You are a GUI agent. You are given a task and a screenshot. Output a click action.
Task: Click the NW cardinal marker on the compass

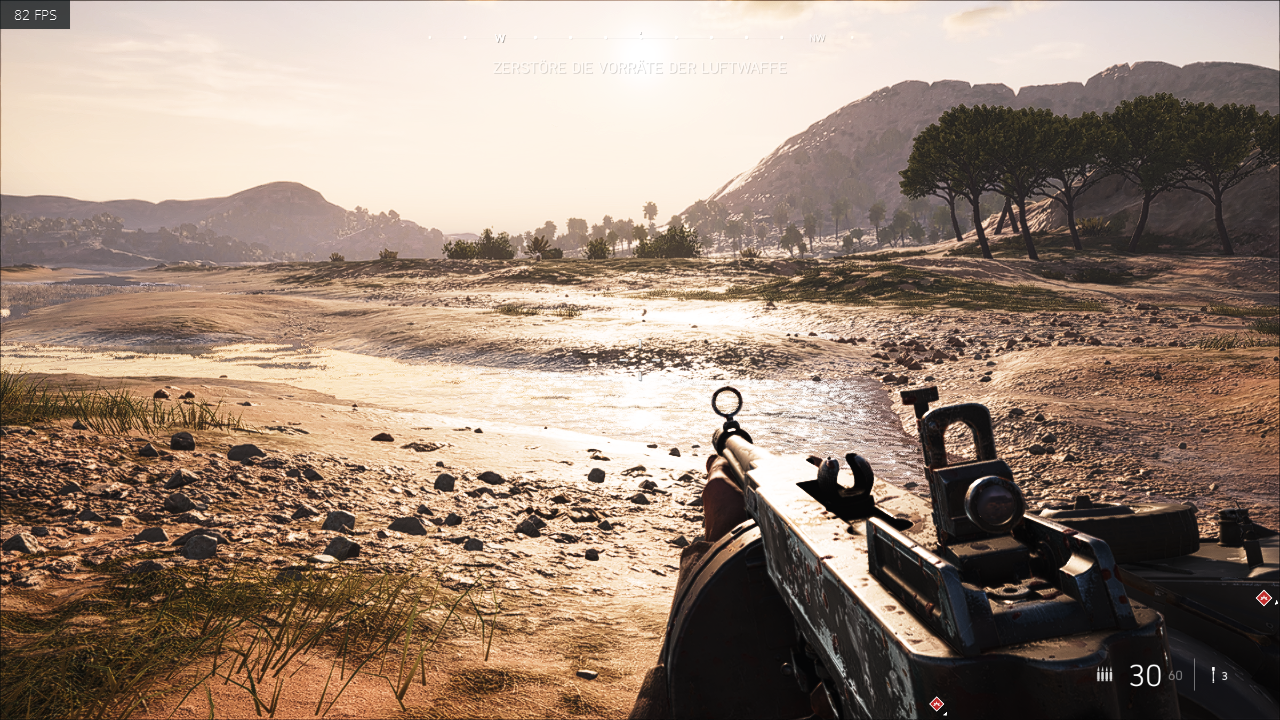coord(817,39)
